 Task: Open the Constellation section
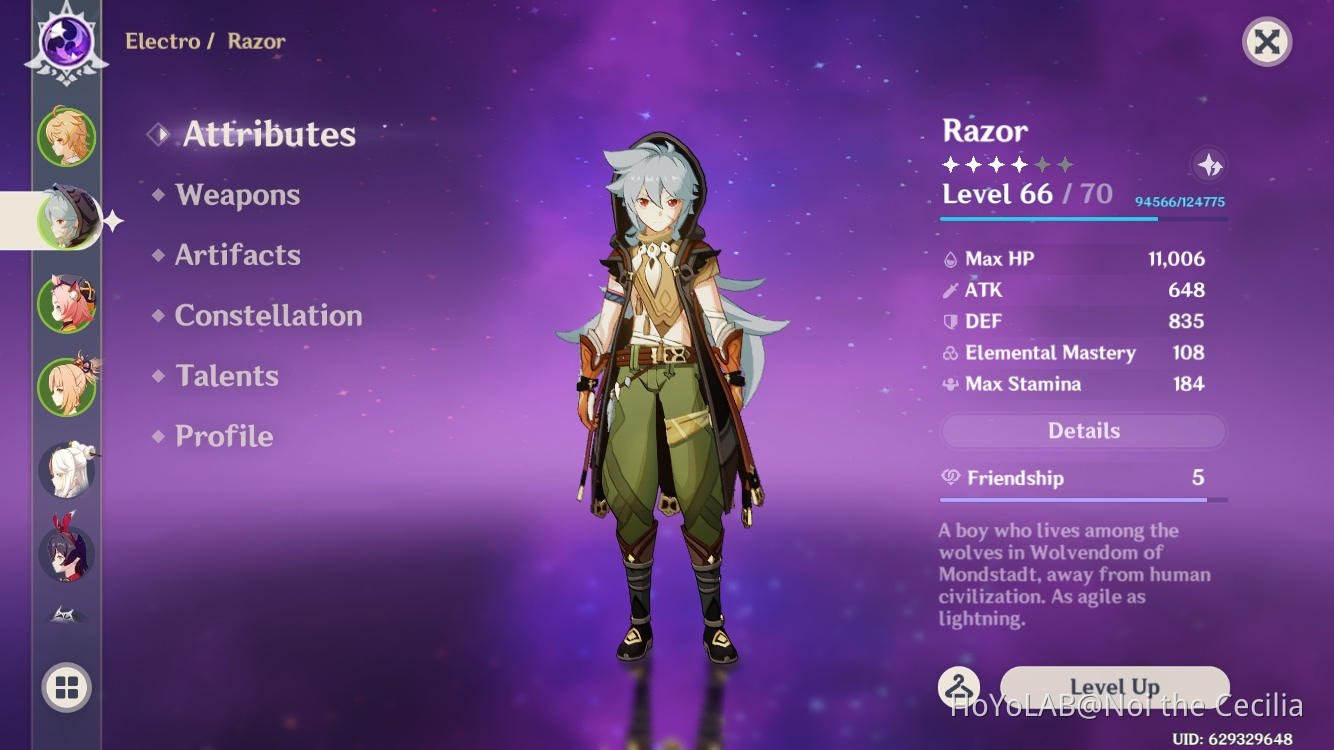(x=268, y=315)
